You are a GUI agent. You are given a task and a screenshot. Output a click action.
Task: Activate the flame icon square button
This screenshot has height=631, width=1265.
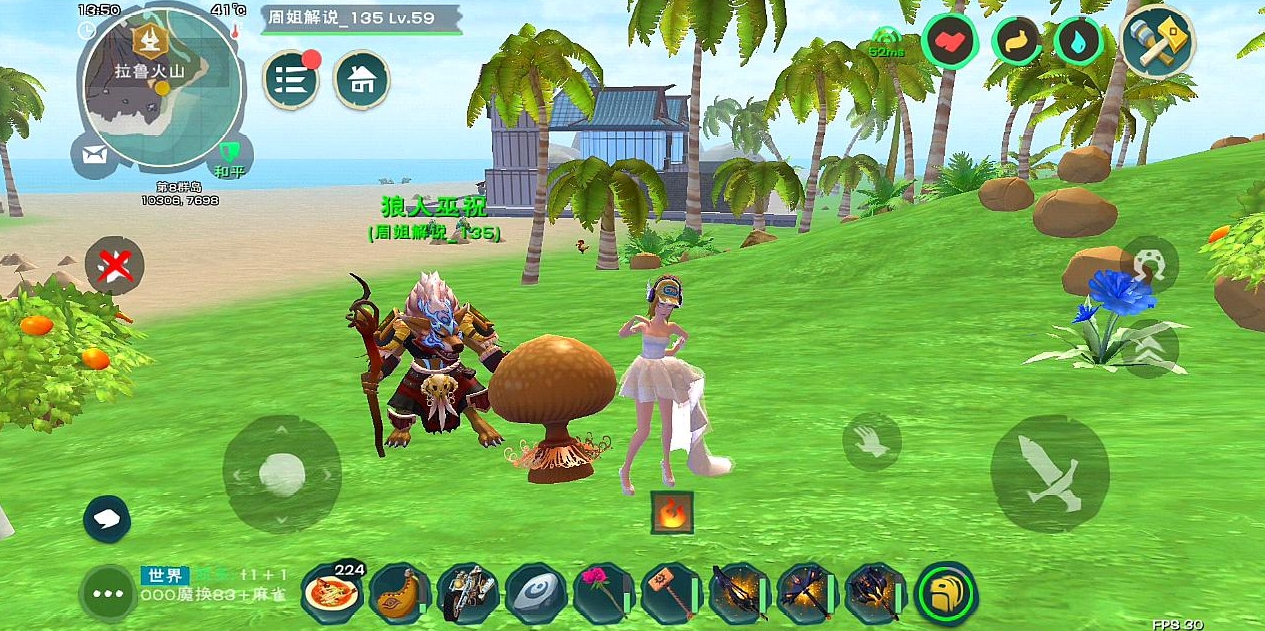[x=671, y=512]
